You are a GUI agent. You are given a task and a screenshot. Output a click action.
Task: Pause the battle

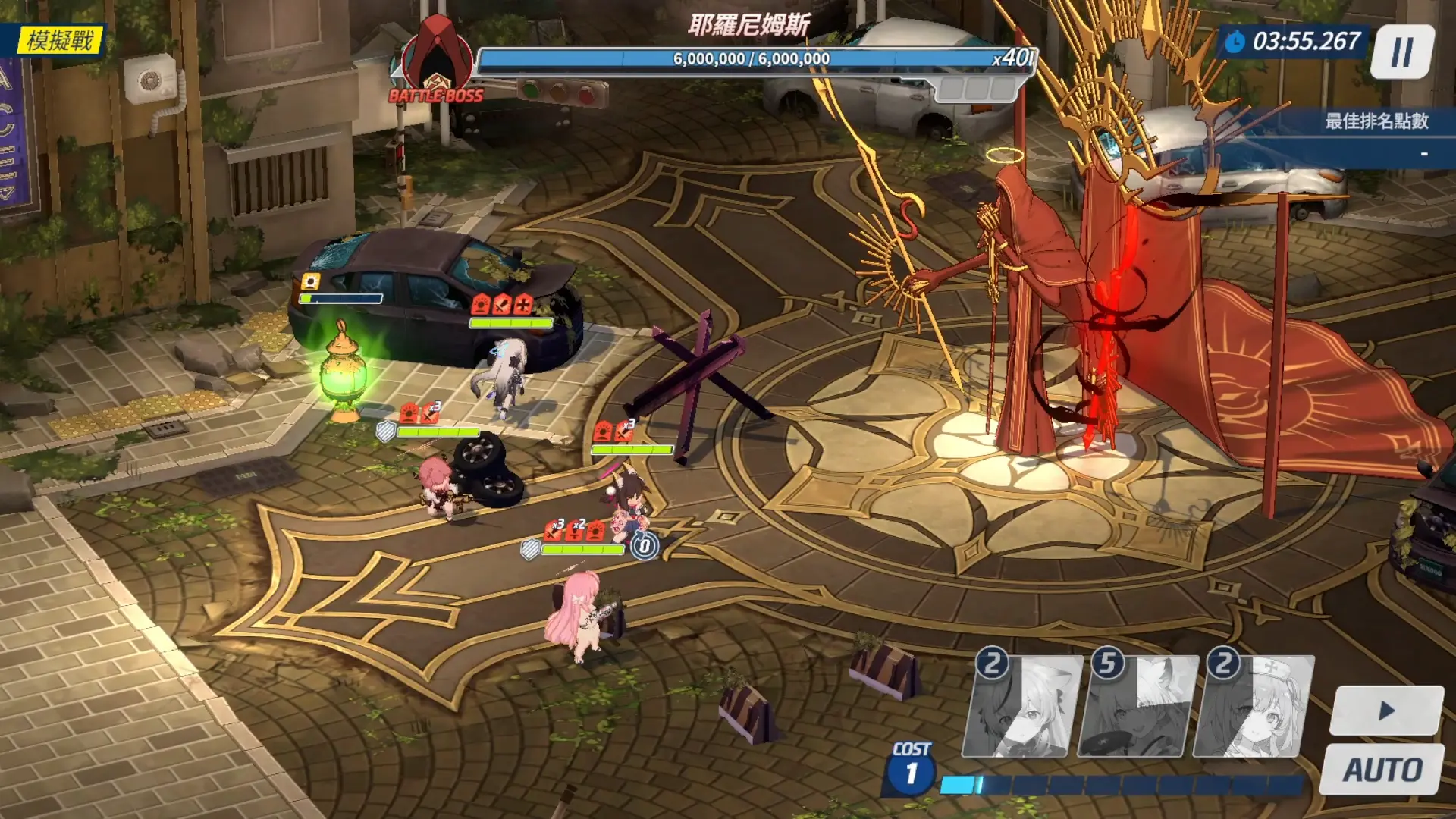1402,52
